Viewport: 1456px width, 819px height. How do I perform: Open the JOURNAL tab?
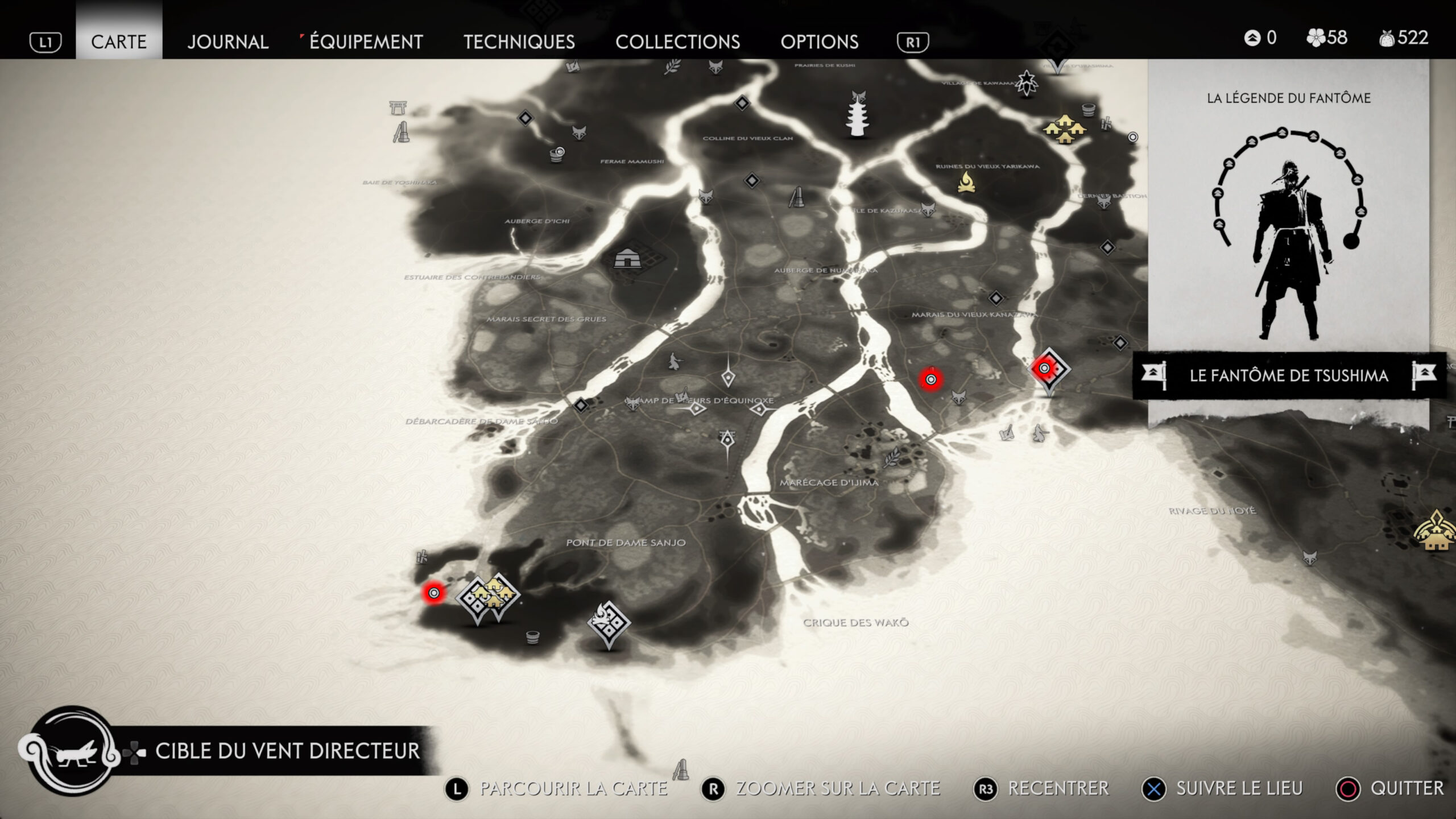click(227, 42)
